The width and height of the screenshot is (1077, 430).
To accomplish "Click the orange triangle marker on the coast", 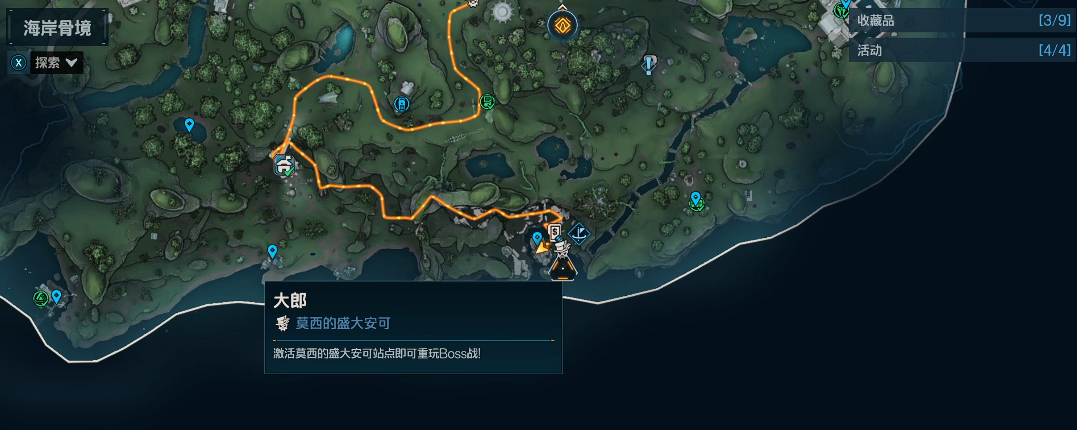I will 563,267.
